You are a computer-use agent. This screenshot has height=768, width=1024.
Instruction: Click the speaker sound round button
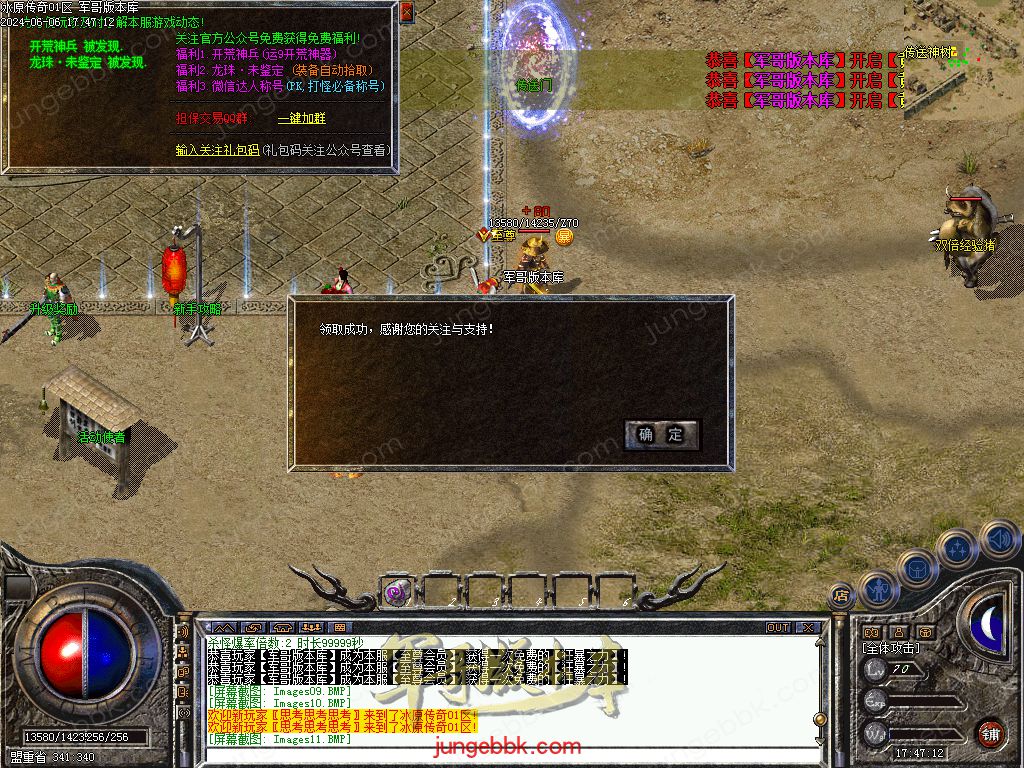point(998,540)
